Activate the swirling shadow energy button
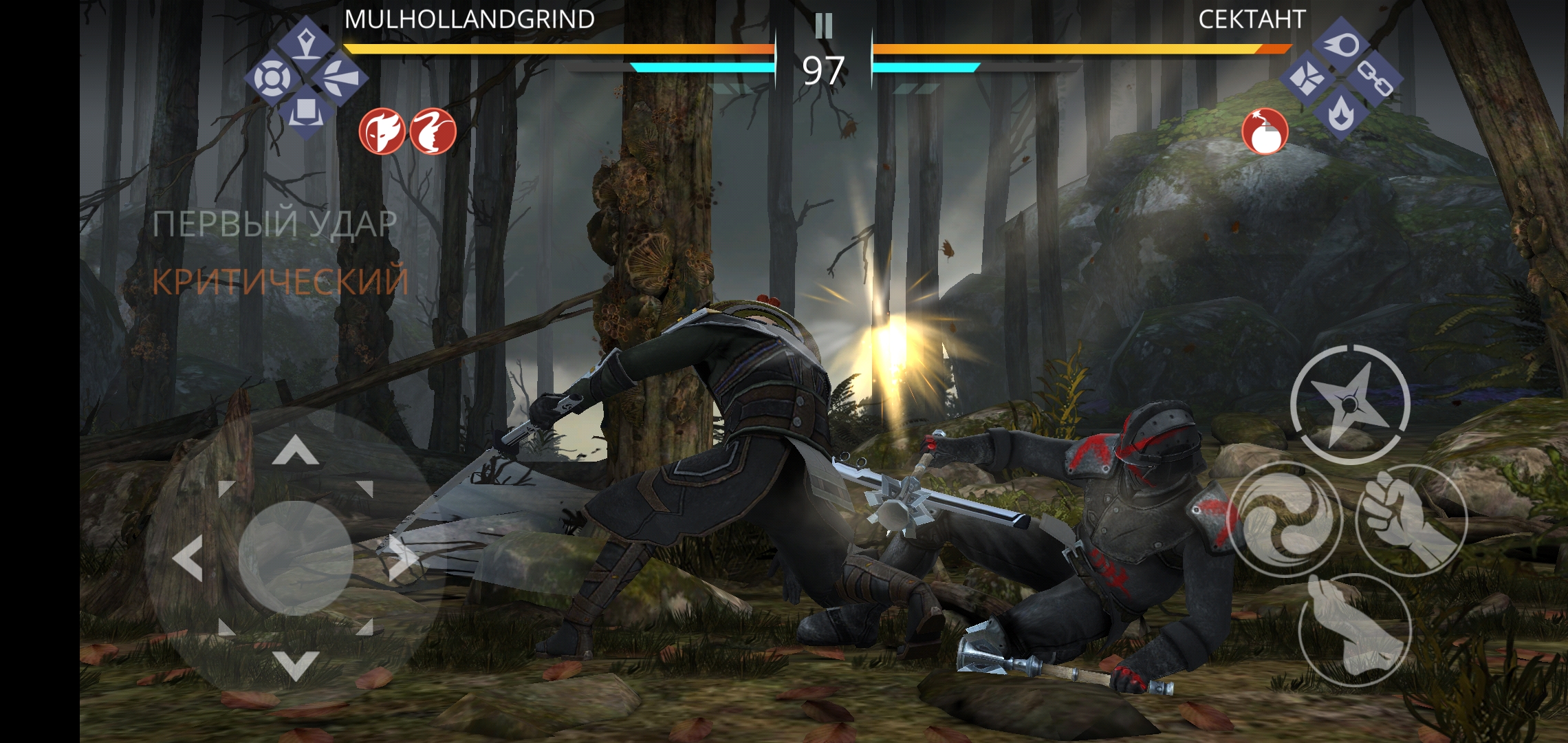Viewport: 1568px width, 743px height. tap(1284, 519)
